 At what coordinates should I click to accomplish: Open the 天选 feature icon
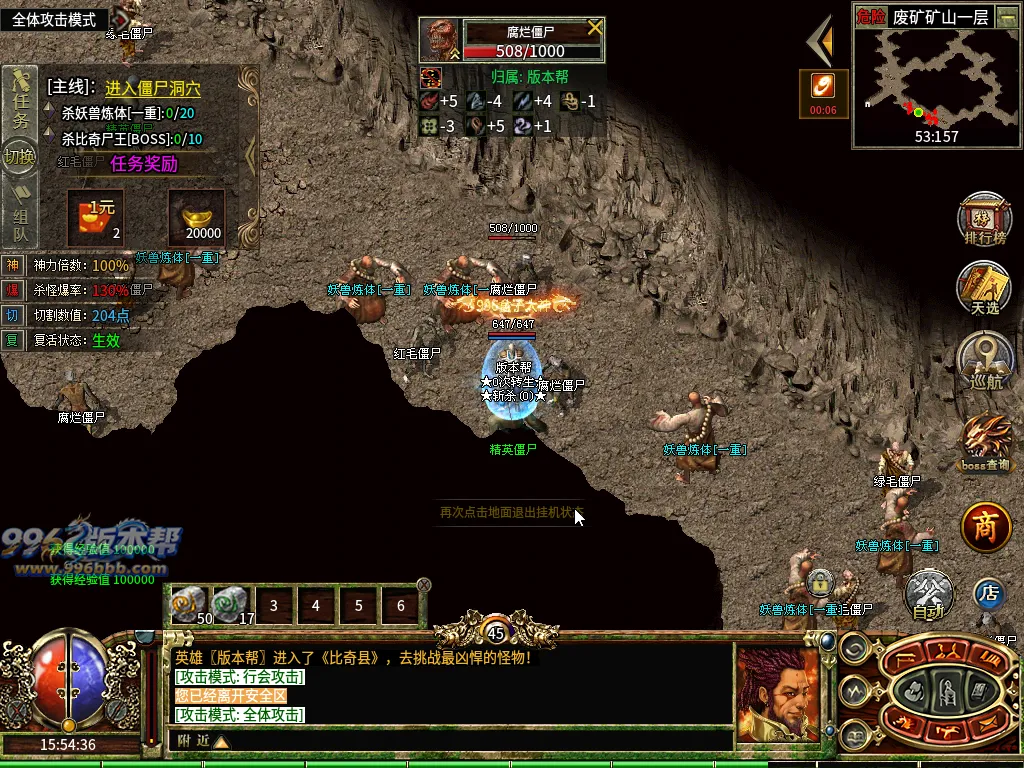(x=984, y=287)
